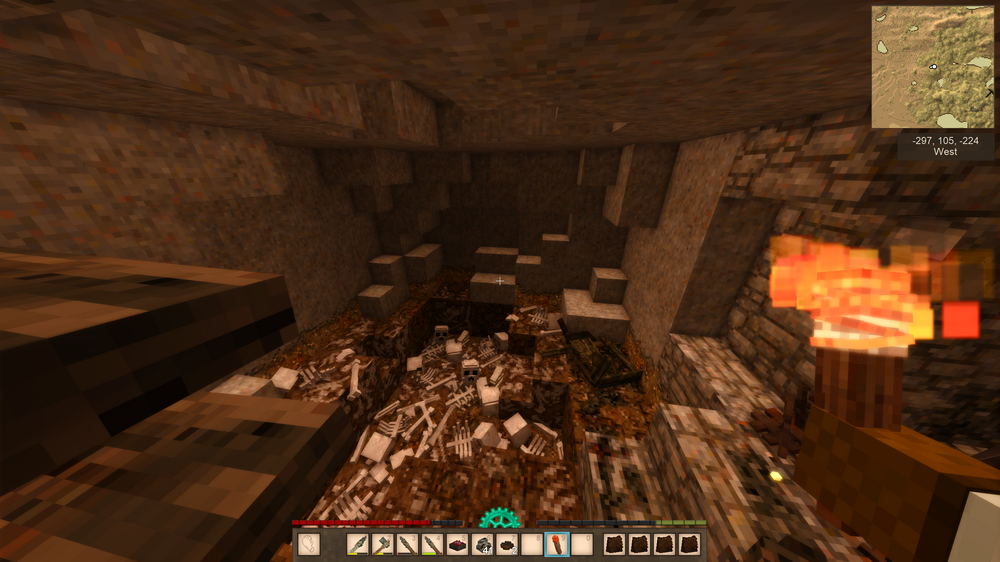Screen dimensions: 1000x562
Task: Select the hammer tool in hotbar slot 2
Action: click(382, 545)
